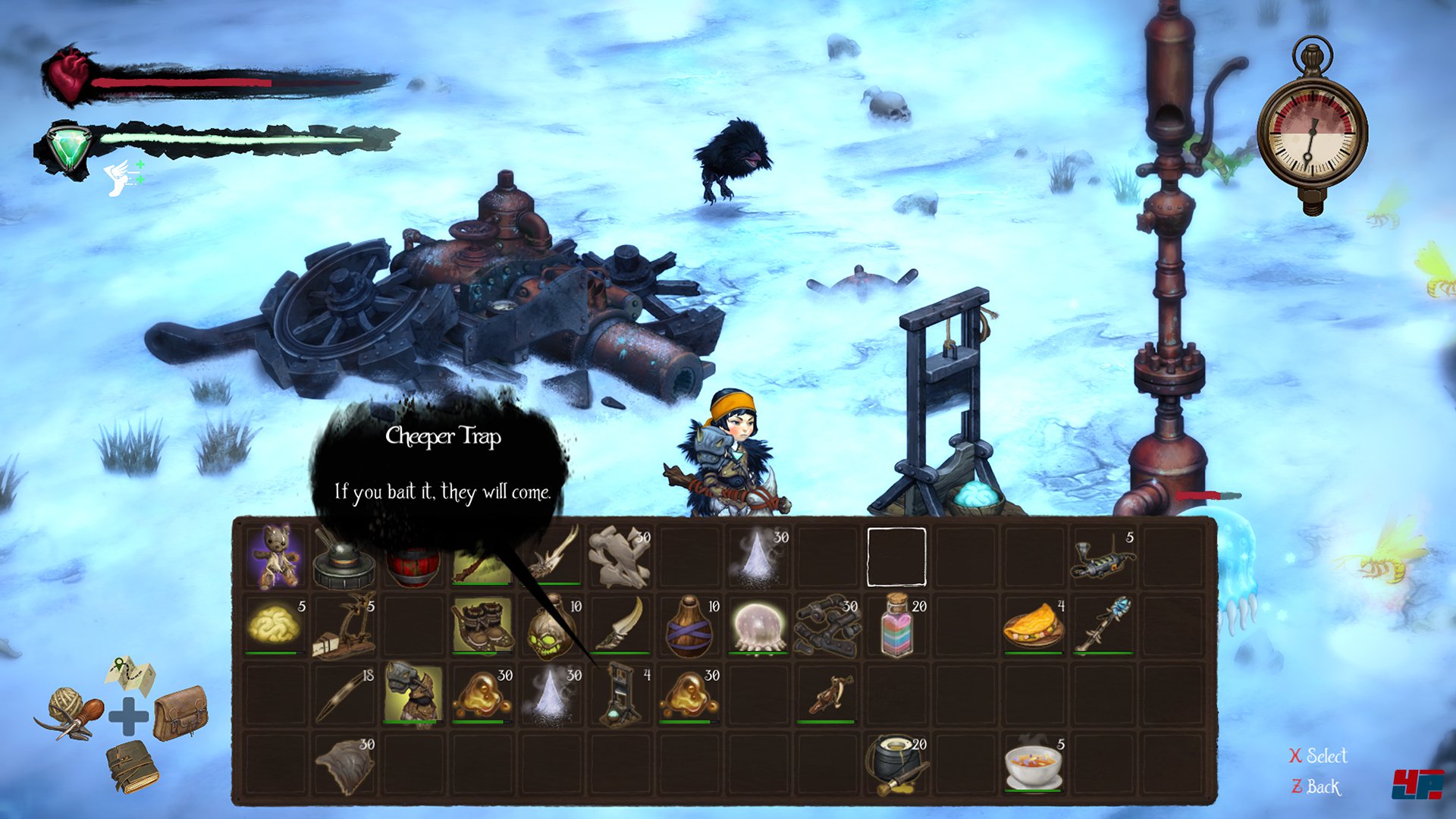Select the pile of bones stack
Screen dimensions: 1456x819
[620, 557]
